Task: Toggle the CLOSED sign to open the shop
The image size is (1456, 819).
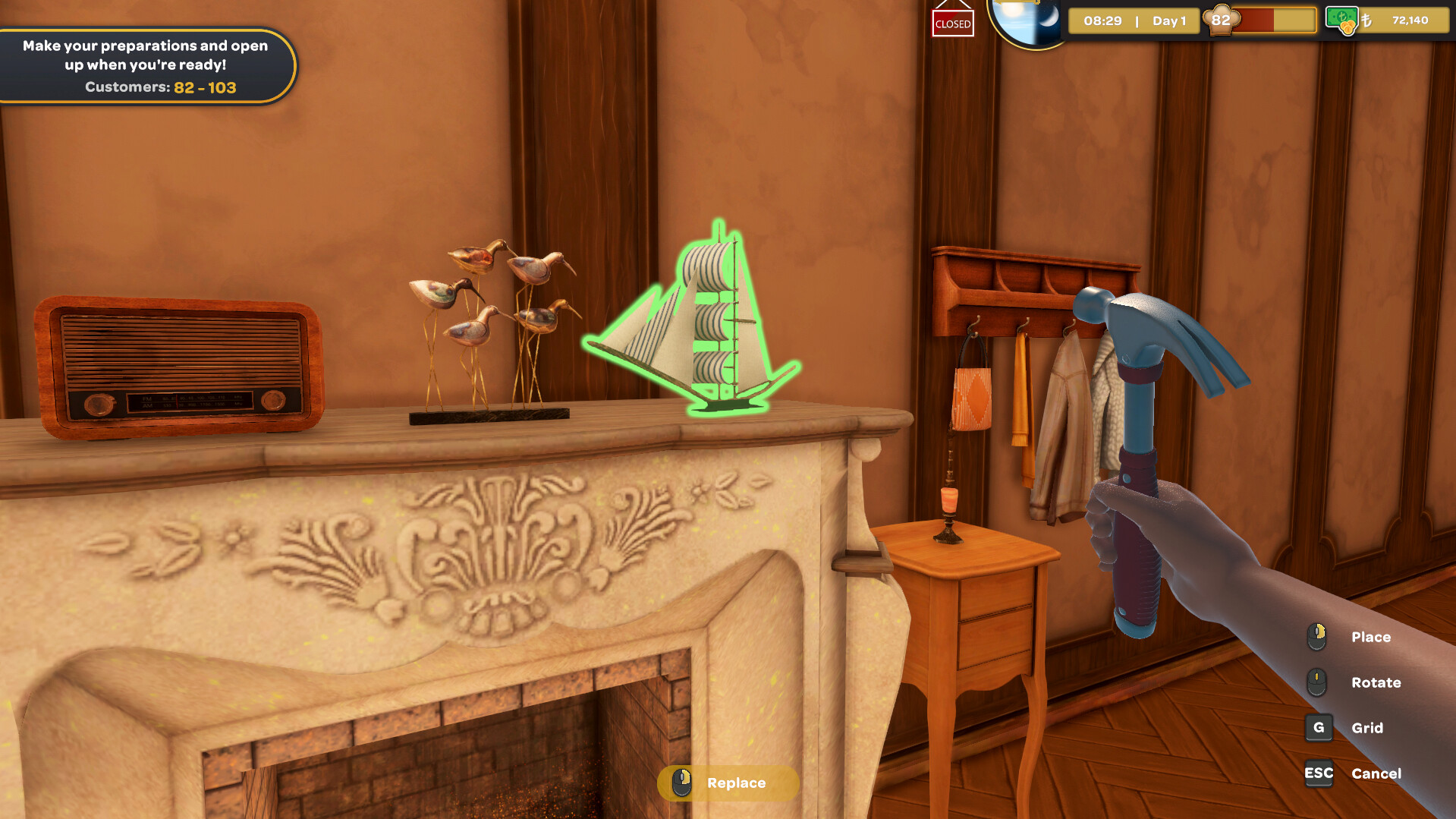Action: [952, 24]
